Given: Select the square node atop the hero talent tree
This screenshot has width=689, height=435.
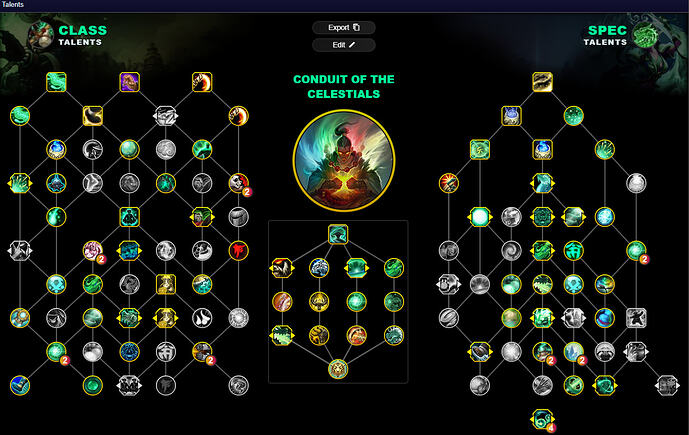Looking at the screenshot, I should coord(338,234).
